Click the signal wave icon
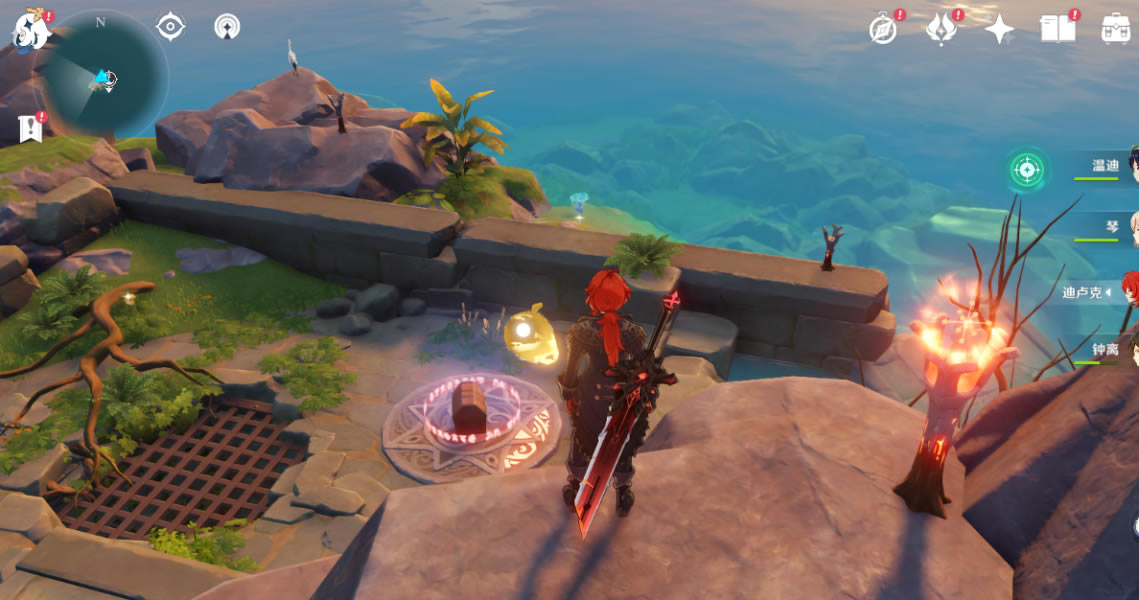This screenshot has width=1139, height=600. (x=227, y=27)
